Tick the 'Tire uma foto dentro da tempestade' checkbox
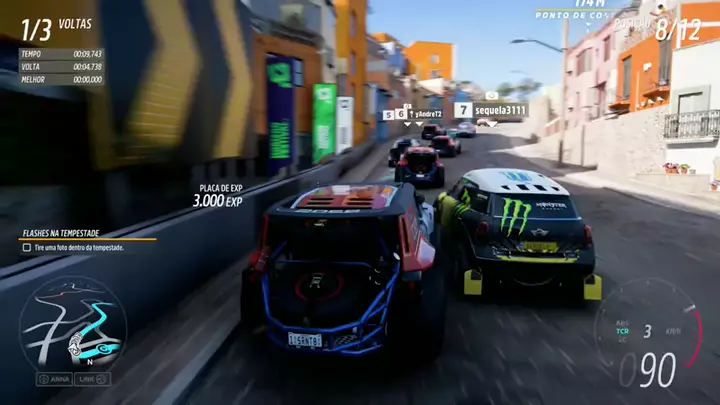 pyautogui.click(x=27, y=247)
